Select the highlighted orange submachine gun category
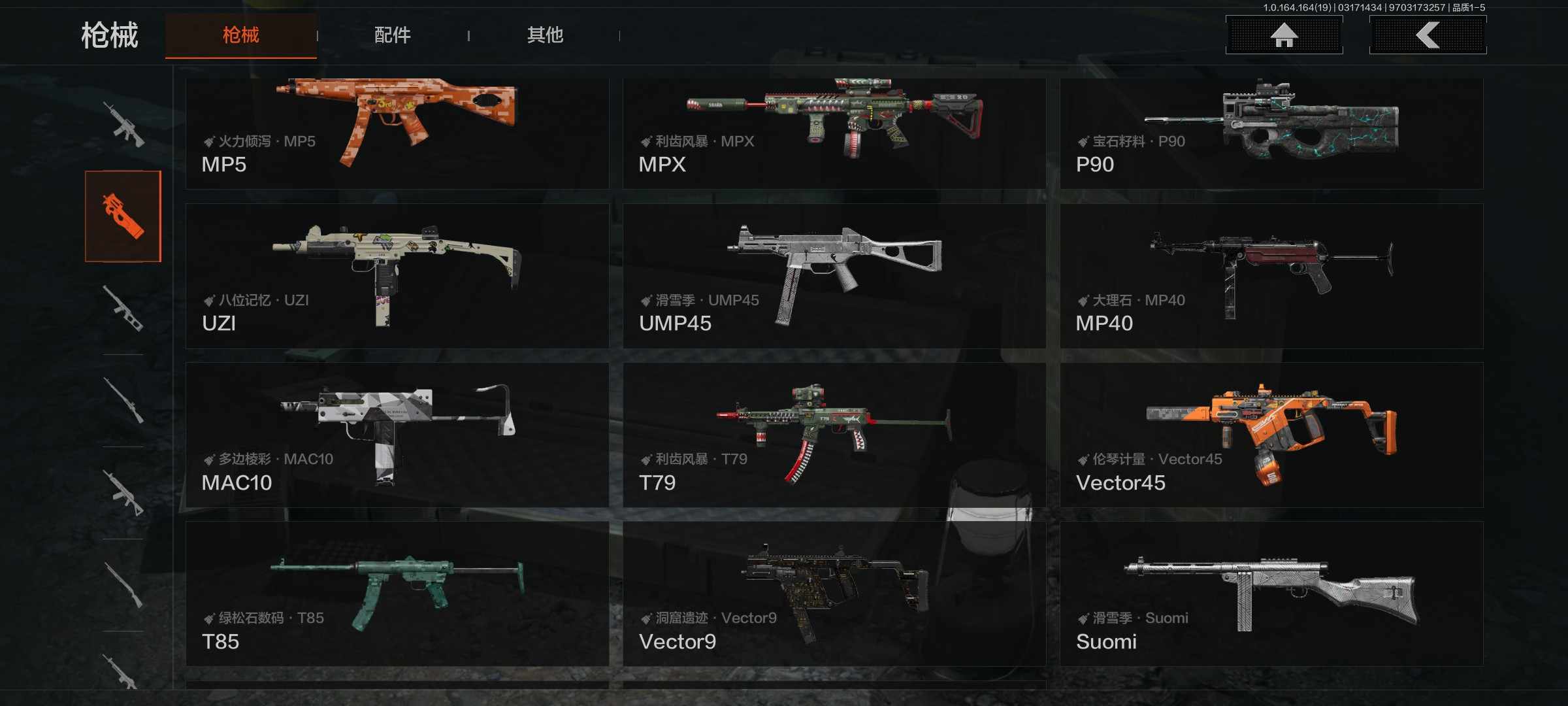The height and width of the screenshot is (706, 1568). pos(123,216)
